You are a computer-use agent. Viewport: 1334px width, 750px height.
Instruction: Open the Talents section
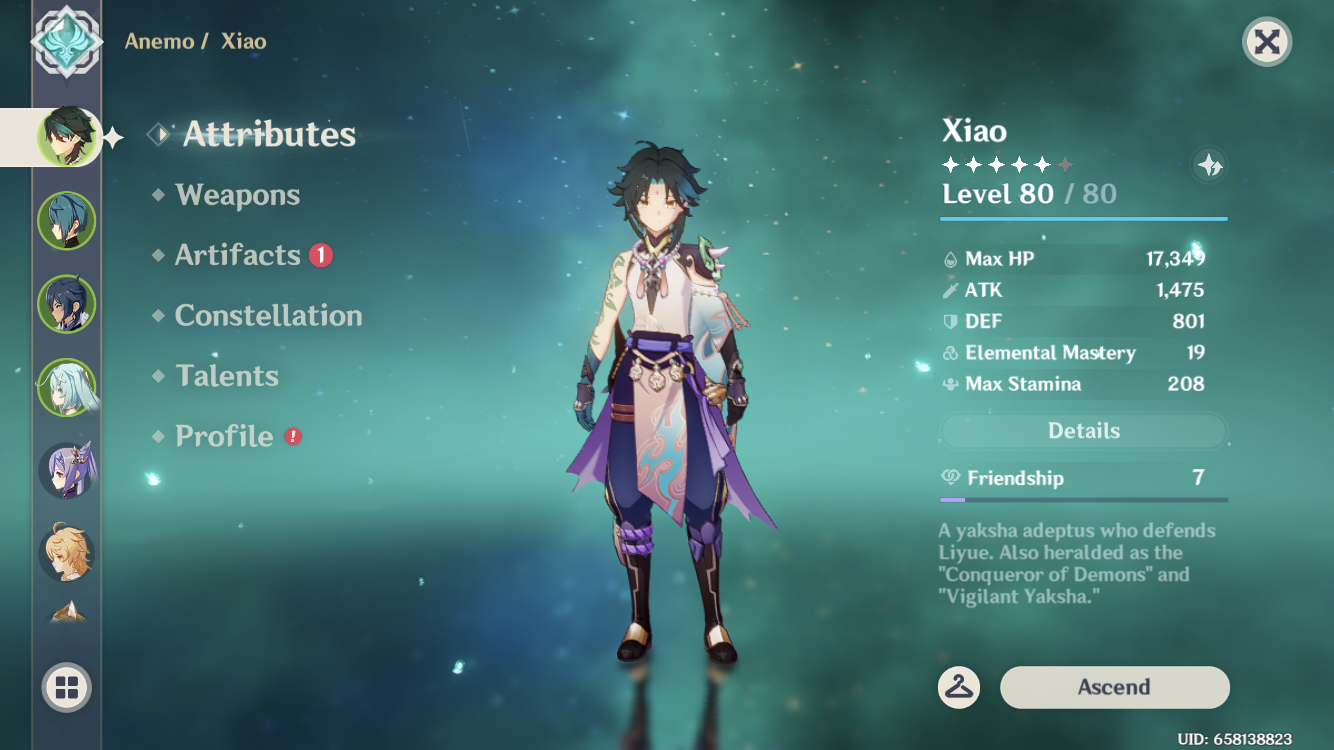(227, 375)
